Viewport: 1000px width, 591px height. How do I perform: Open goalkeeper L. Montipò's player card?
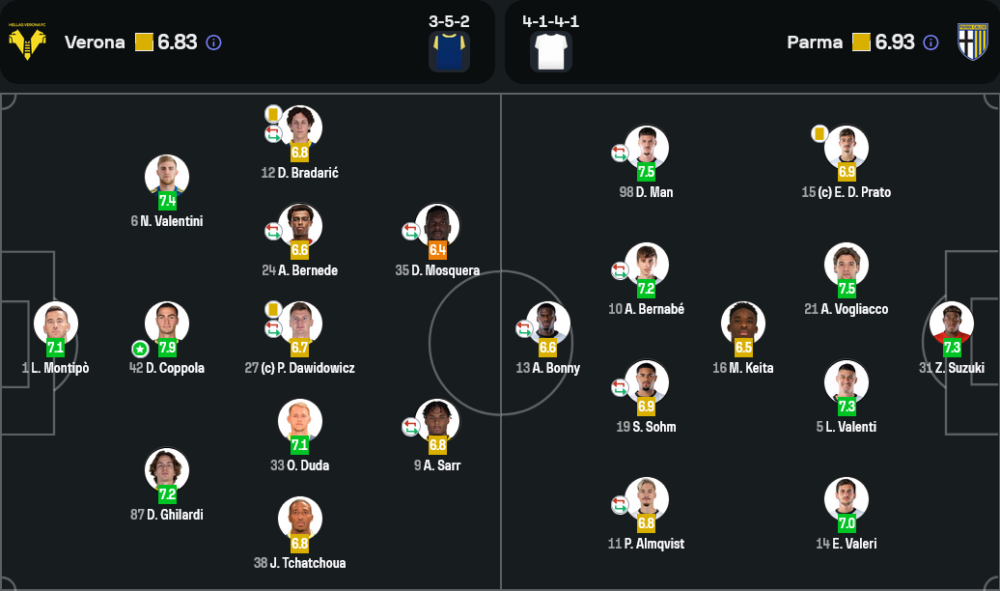pyautogui.click(x=55, y=324)
